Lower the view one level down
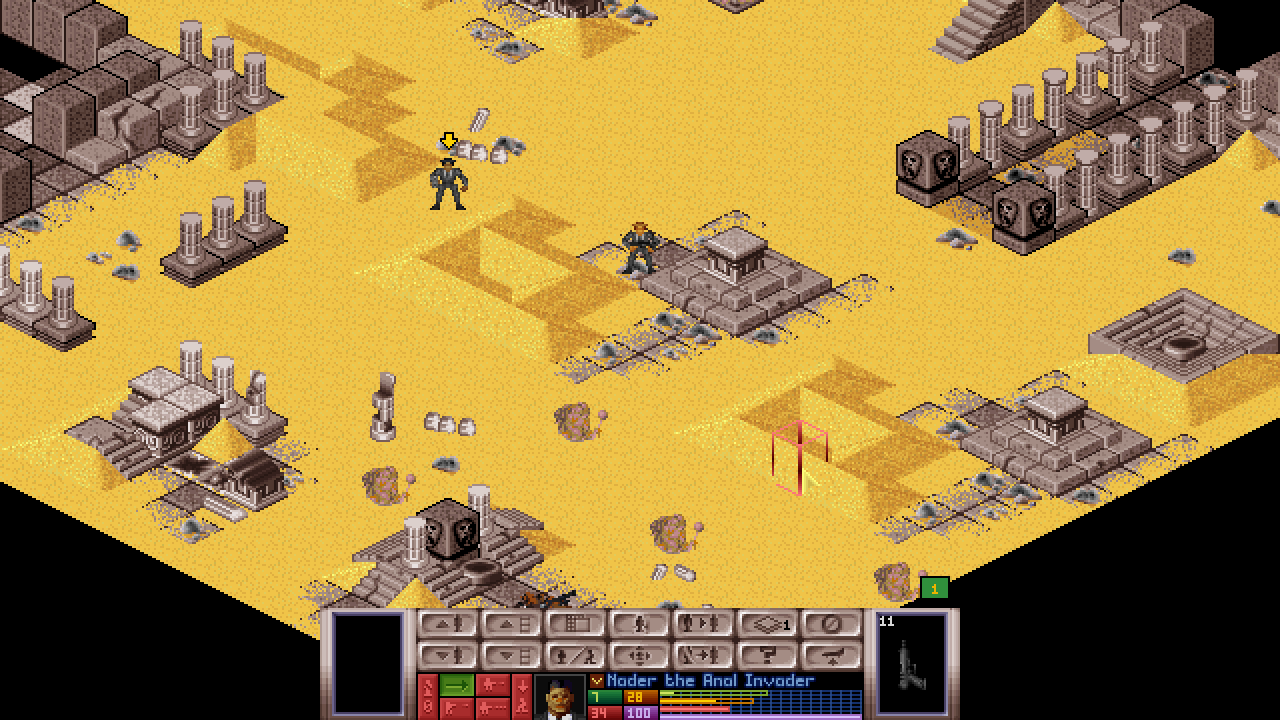This screenshot has height=720, width=1280. [x=511, y=656]
